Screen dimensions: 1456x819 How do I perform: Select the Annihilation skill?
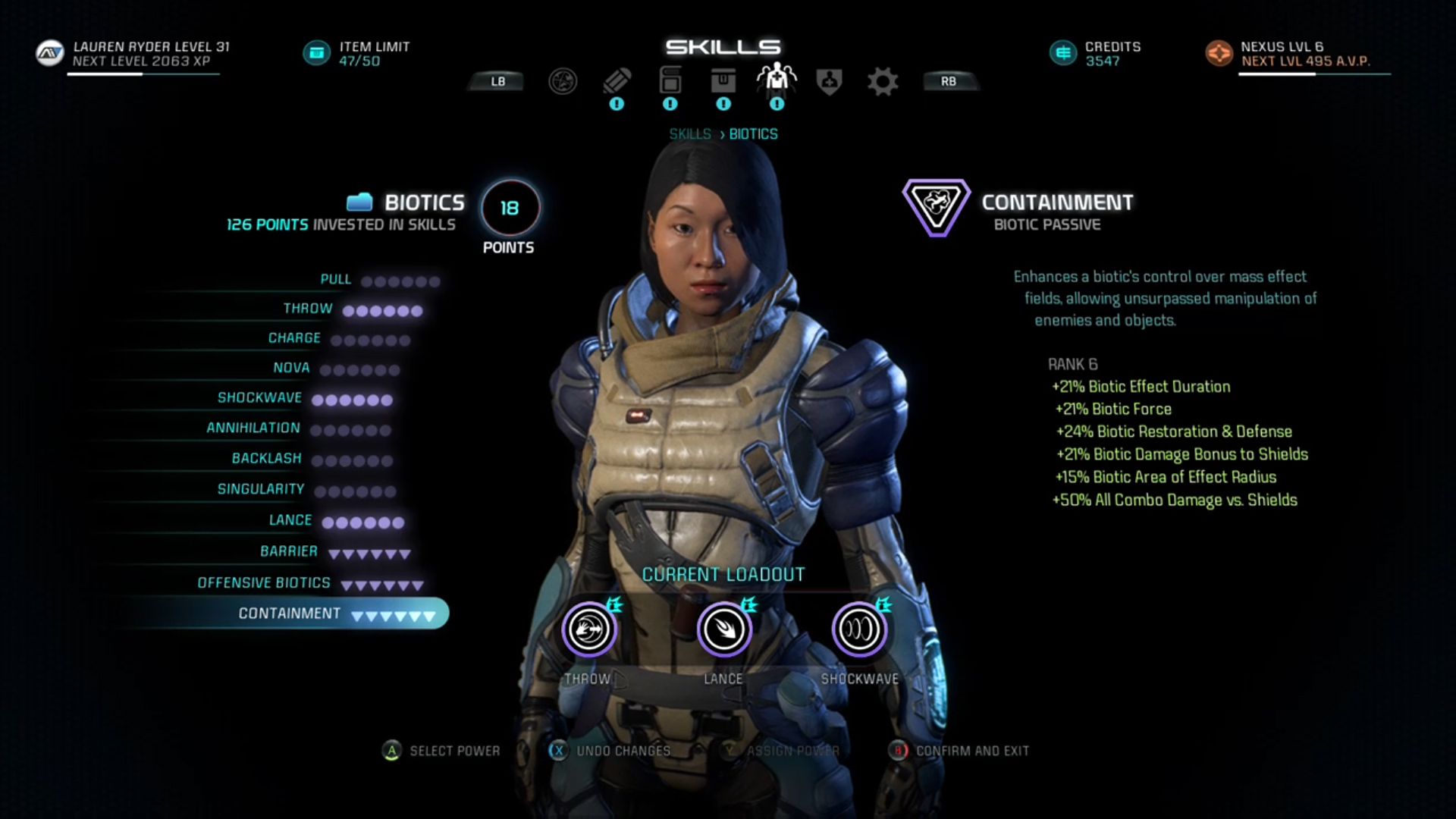click(x=253, y=428)
